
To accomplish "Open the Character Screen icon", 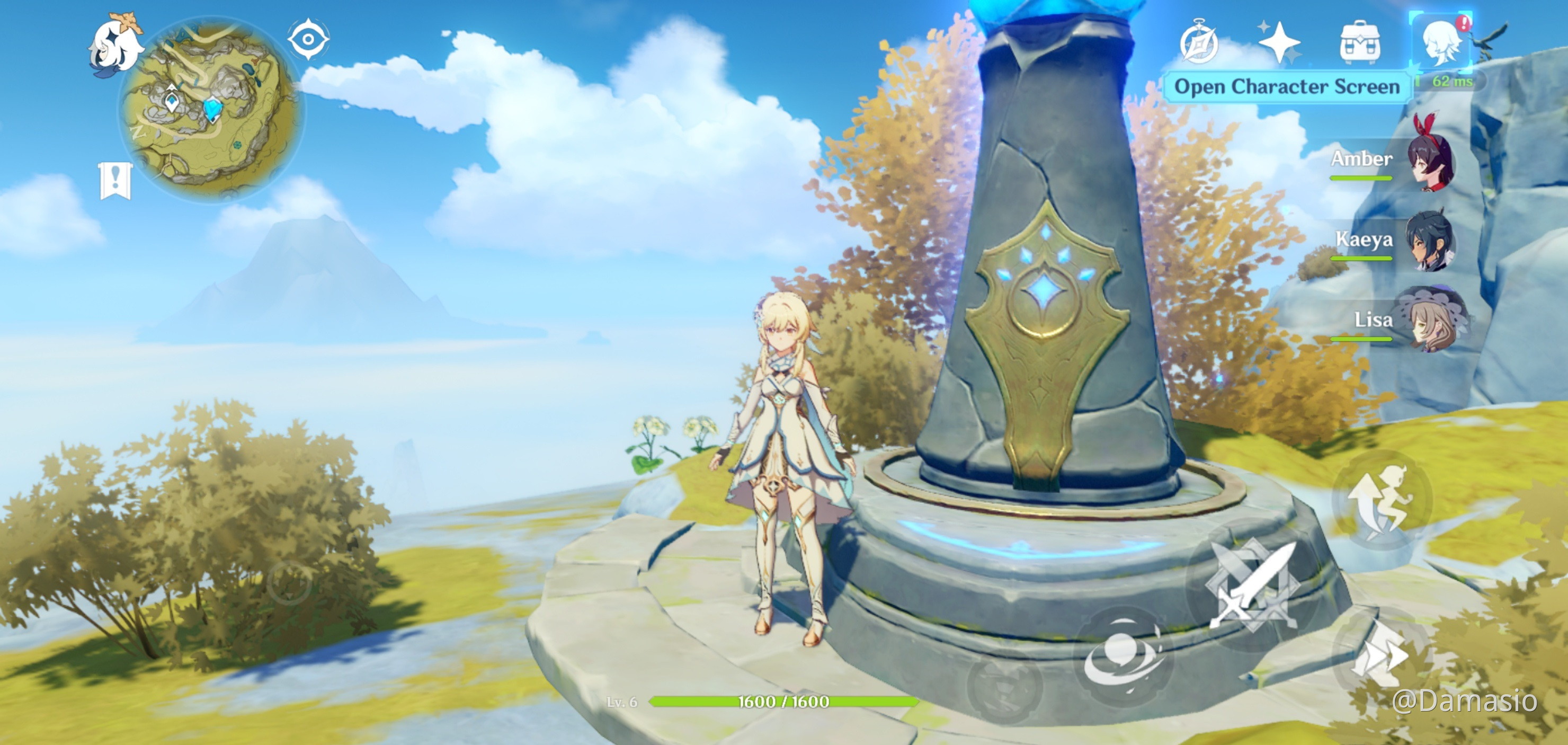I will (1440, 41).
